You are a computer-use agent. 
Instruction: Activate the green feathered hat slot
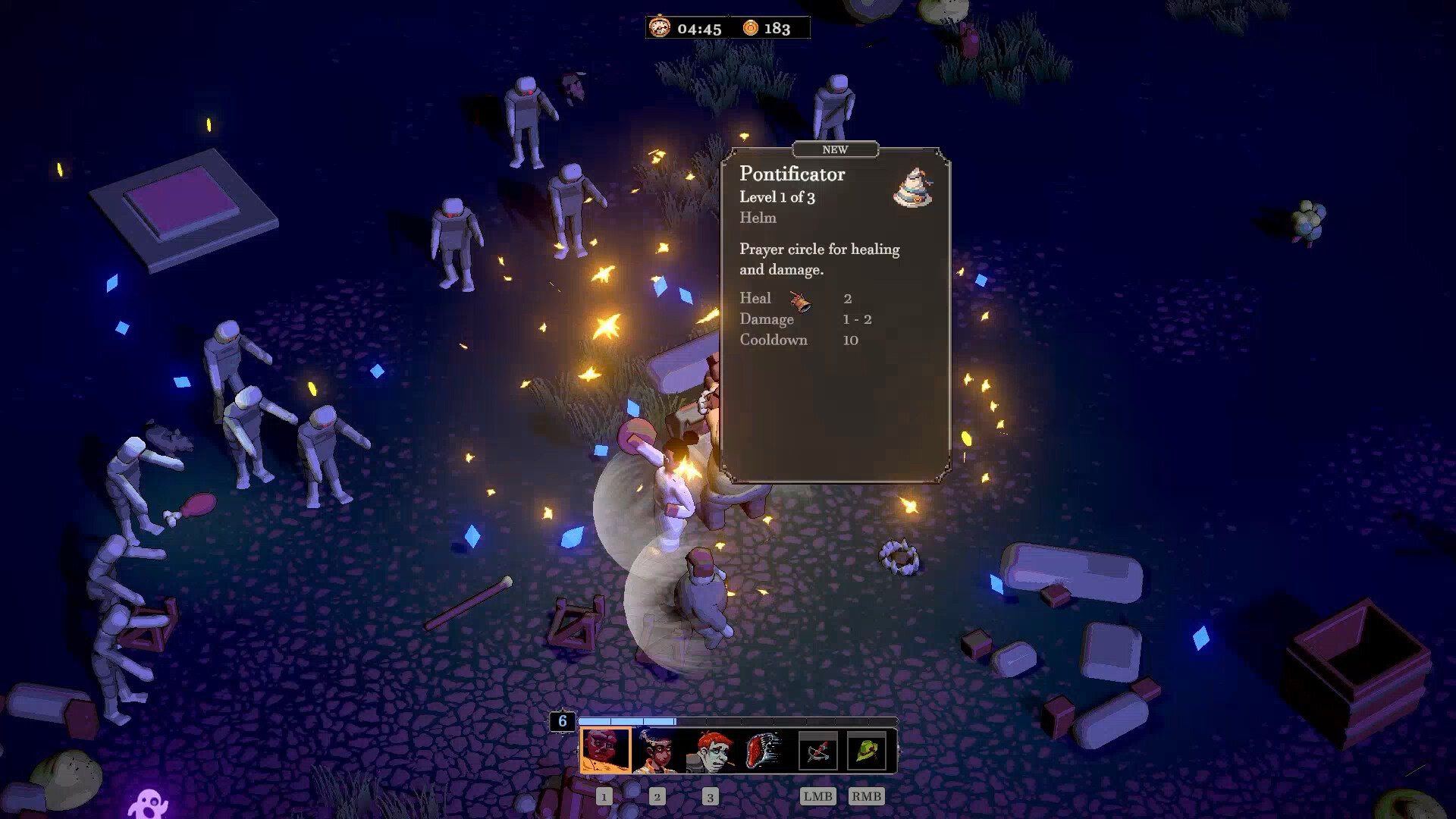(867, 751)
